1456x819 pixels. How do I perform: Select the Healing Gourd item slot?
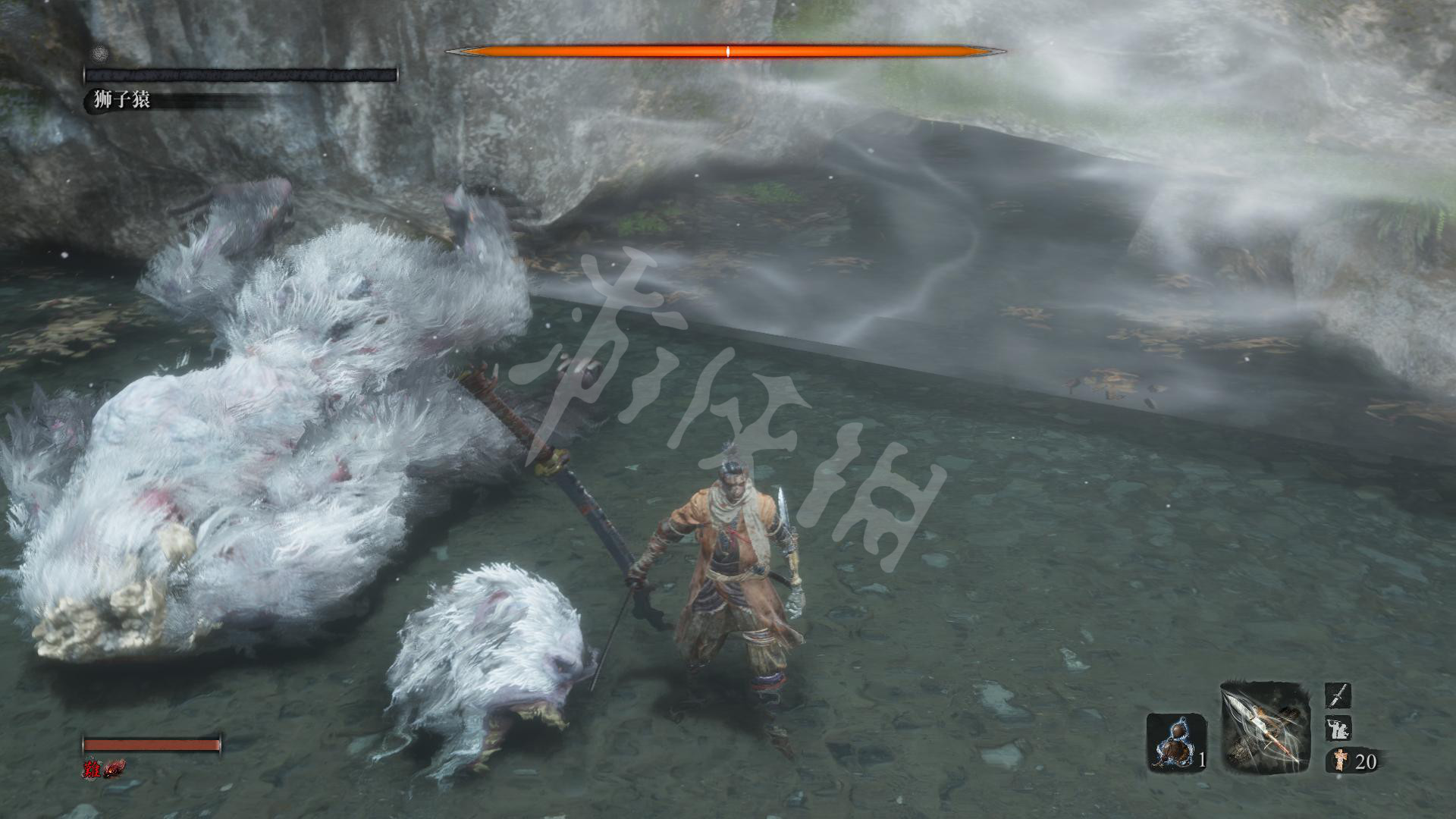click(x=1175, y=742)
